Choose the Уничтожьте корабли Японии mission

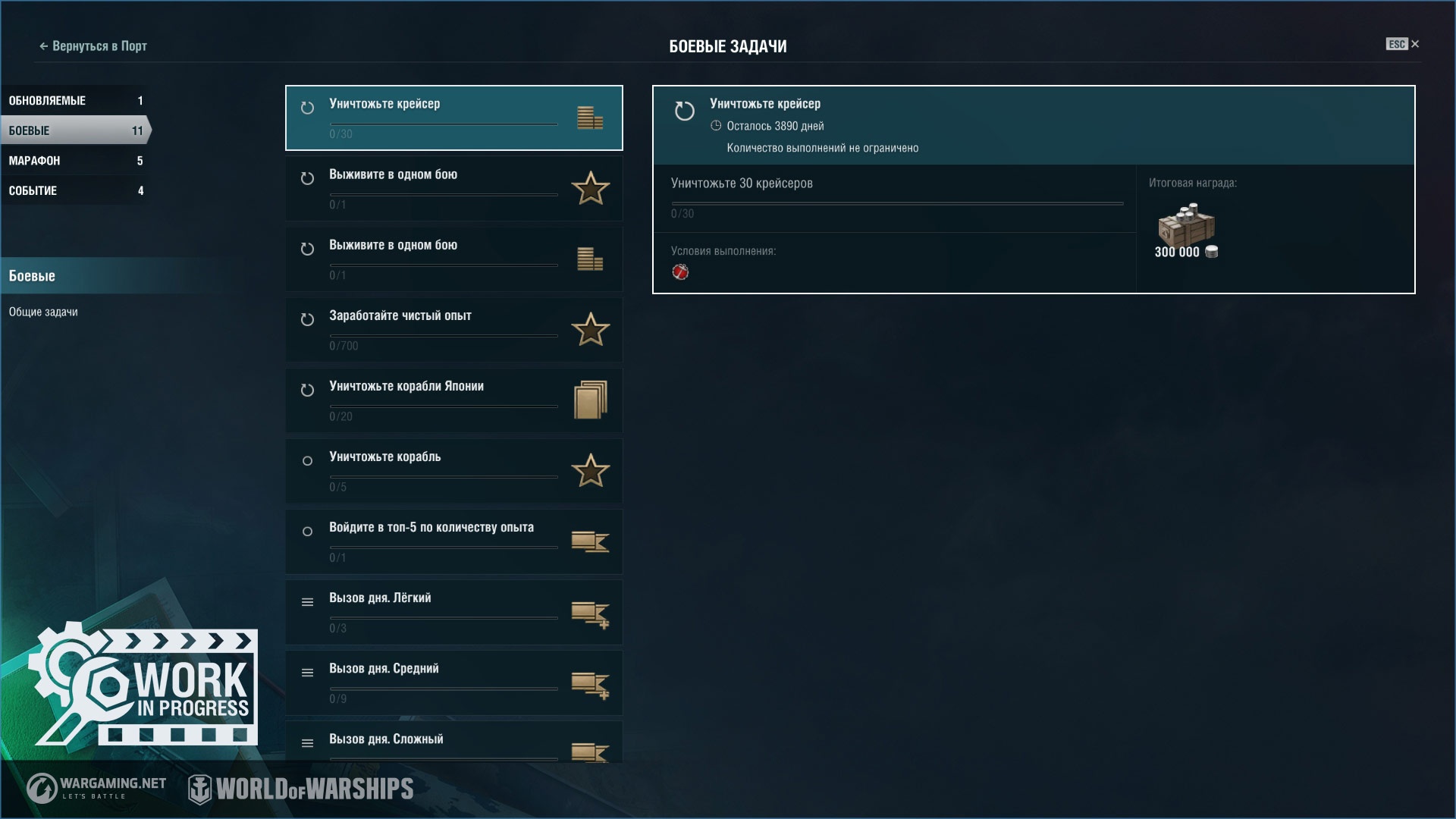[x=453, y=400]
